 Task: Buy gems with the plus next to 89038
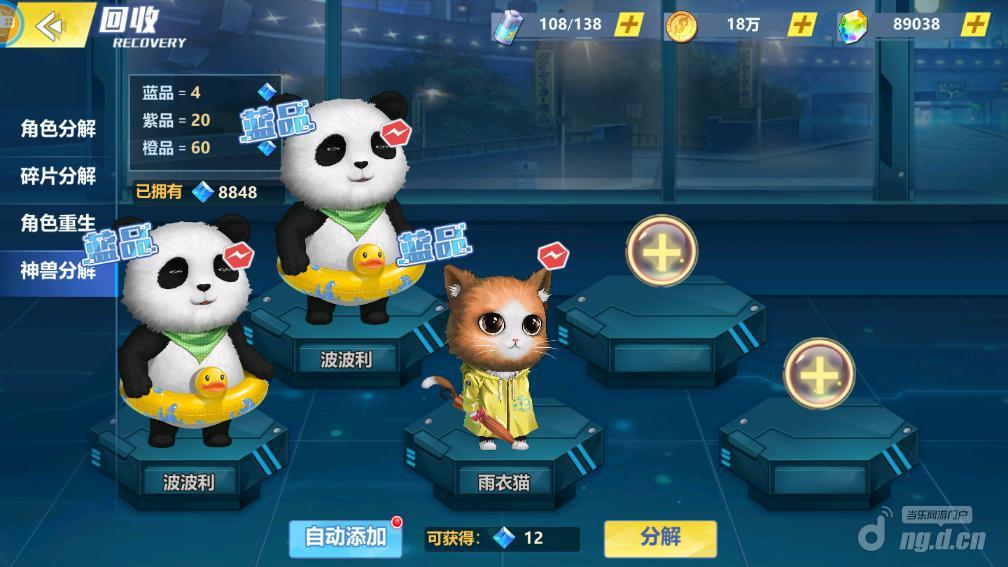point(975,24)
